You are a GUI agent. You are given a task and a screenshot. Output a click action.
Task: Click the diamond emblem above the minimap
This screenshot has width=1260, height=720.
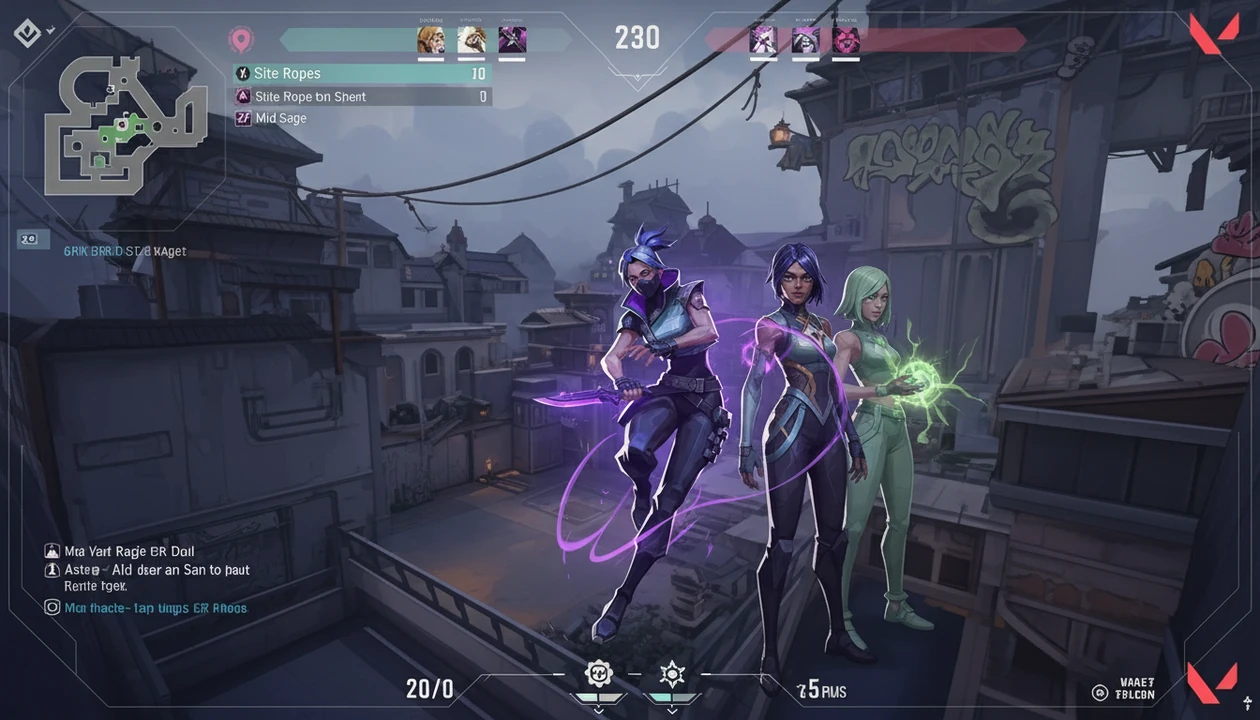(x=27, y=33)
